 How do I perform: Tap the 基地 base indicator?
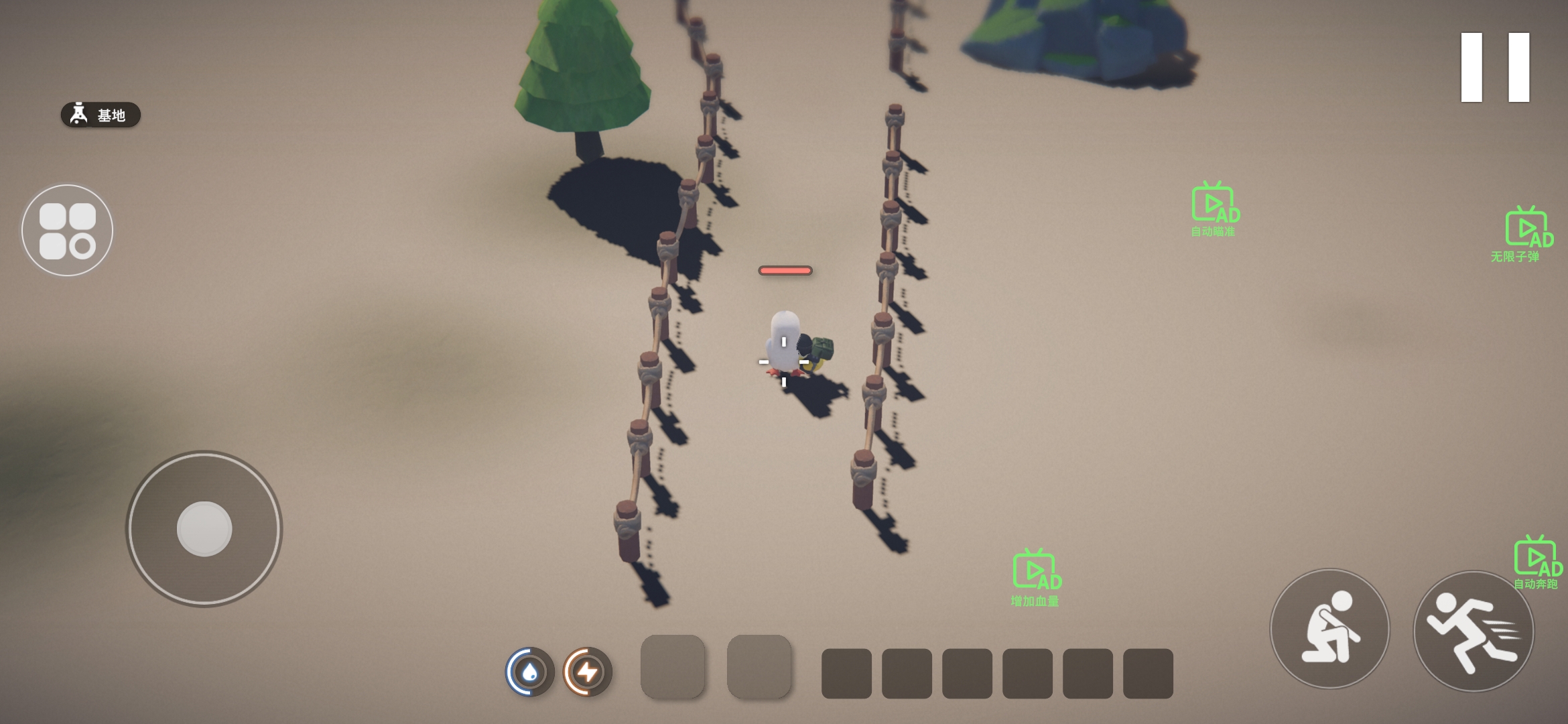[101, 115]
